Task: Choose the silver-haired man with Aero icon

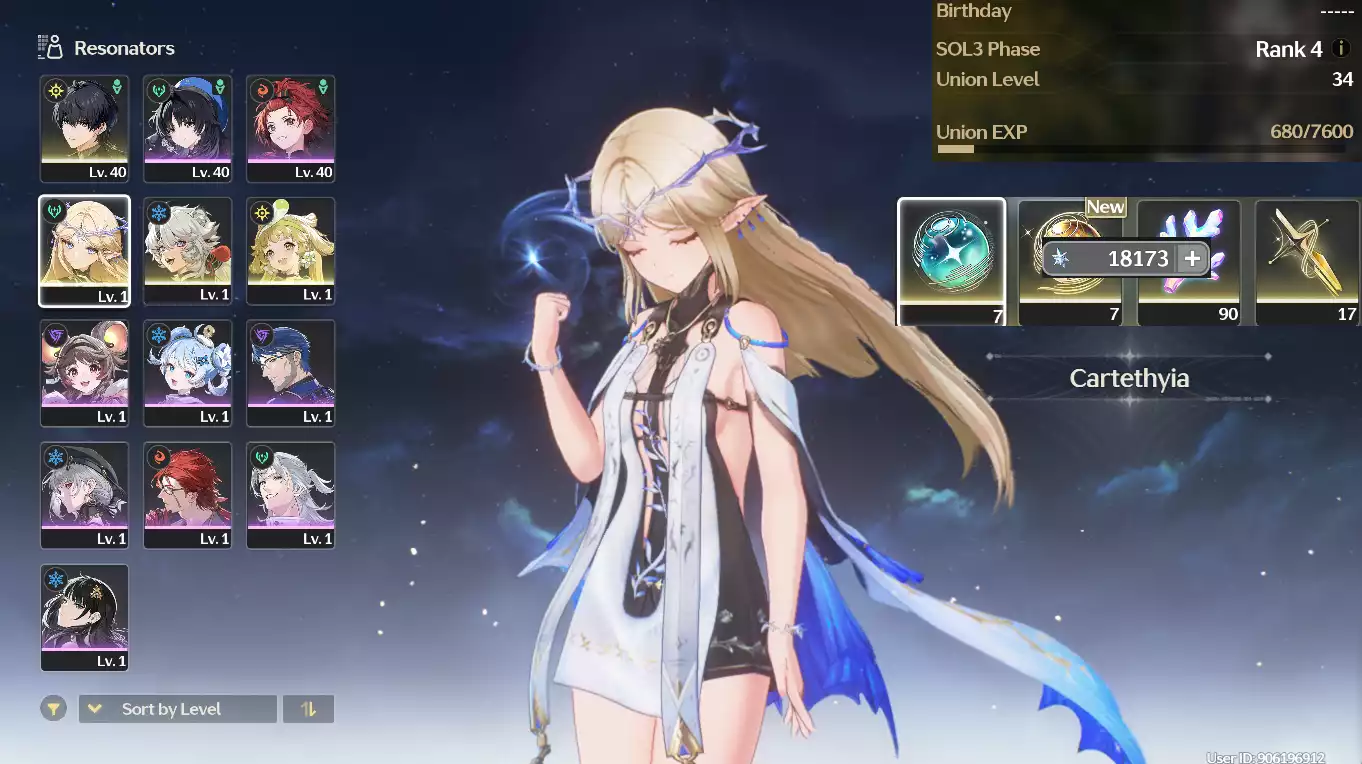Action: (290, 494)
